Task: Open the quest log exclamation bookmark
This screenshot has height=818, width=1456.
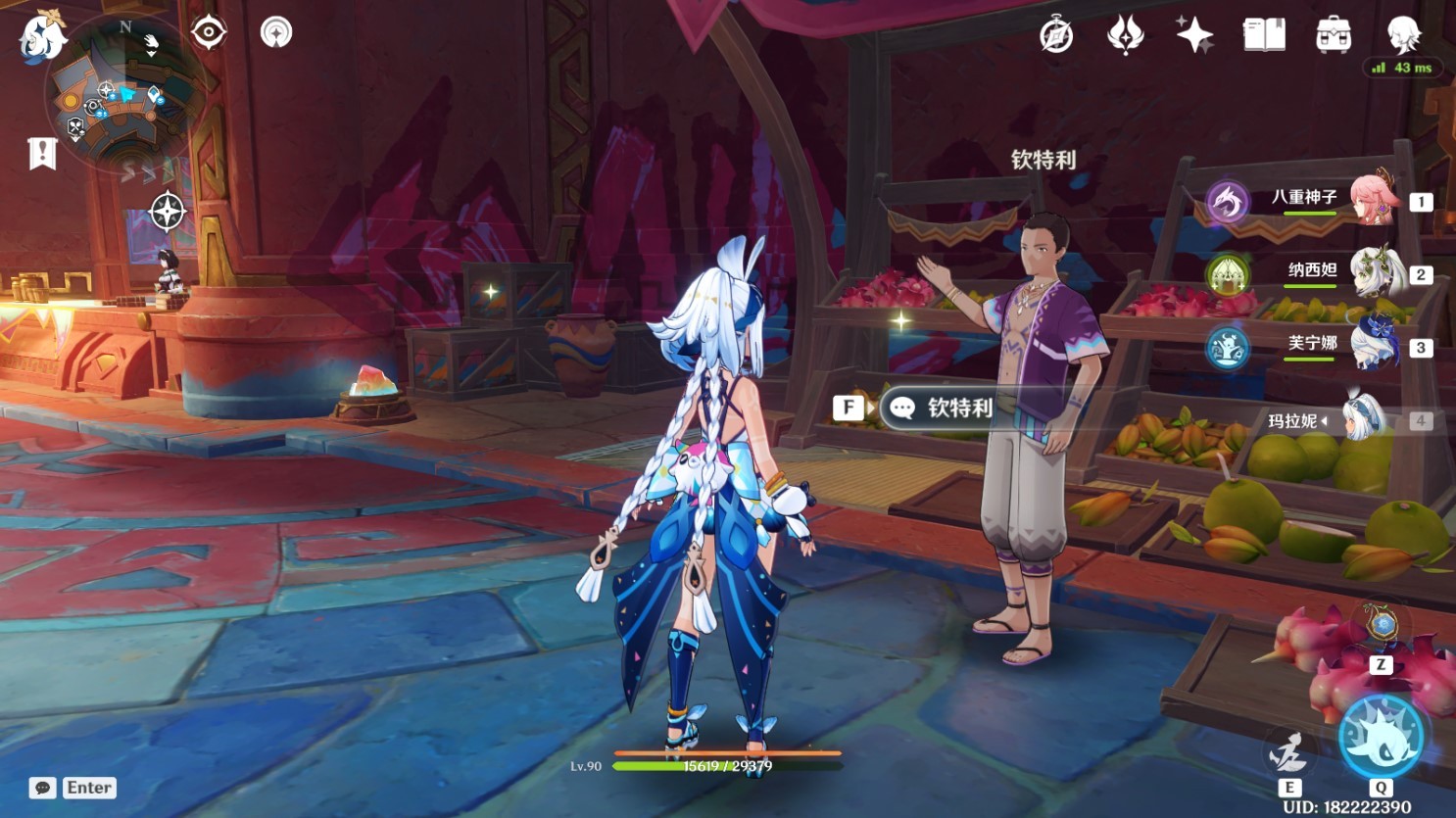Action: 42,154
